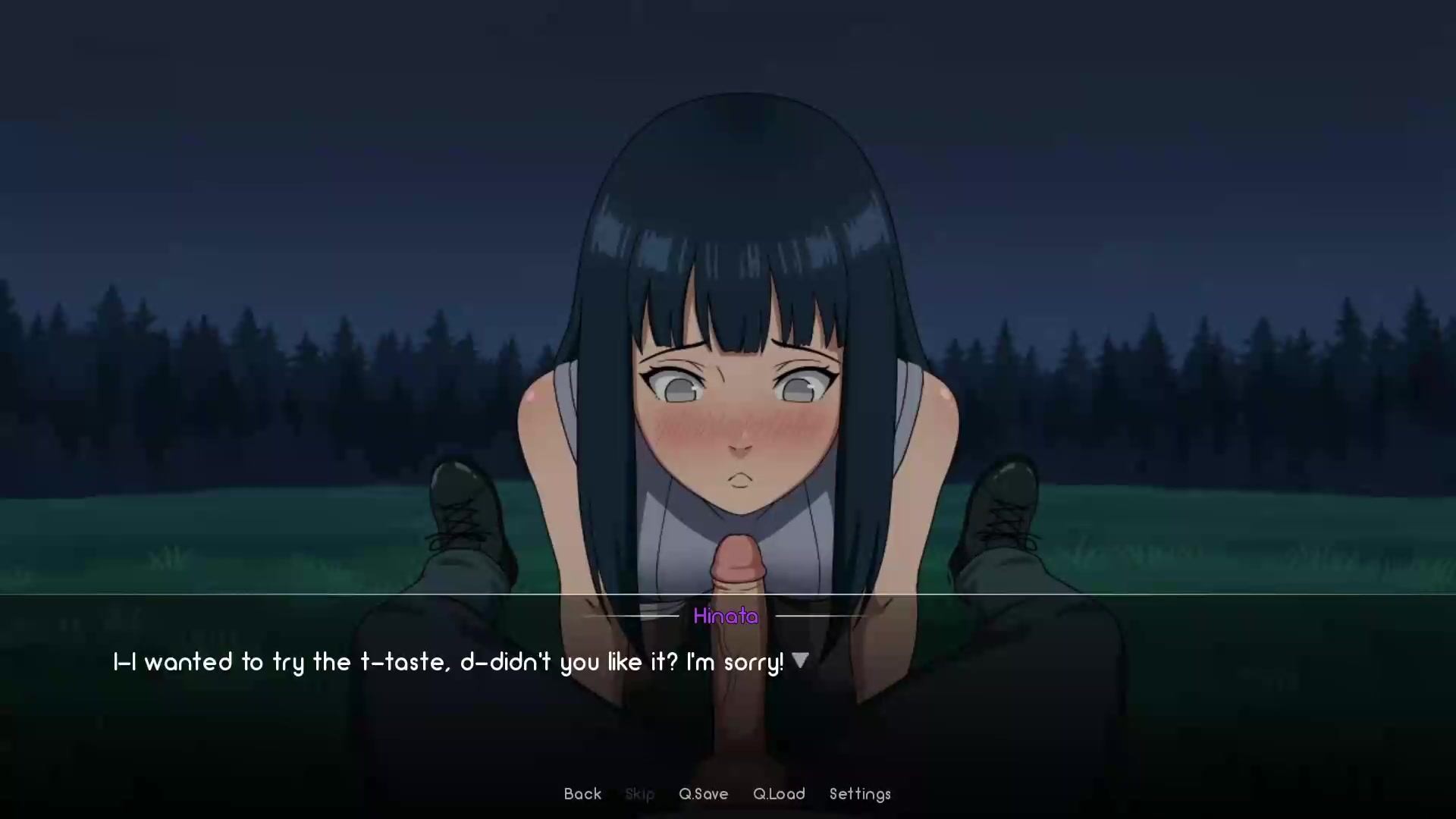1456x819 pixels.
Task: Open the Settings menu
Action: 860,794
